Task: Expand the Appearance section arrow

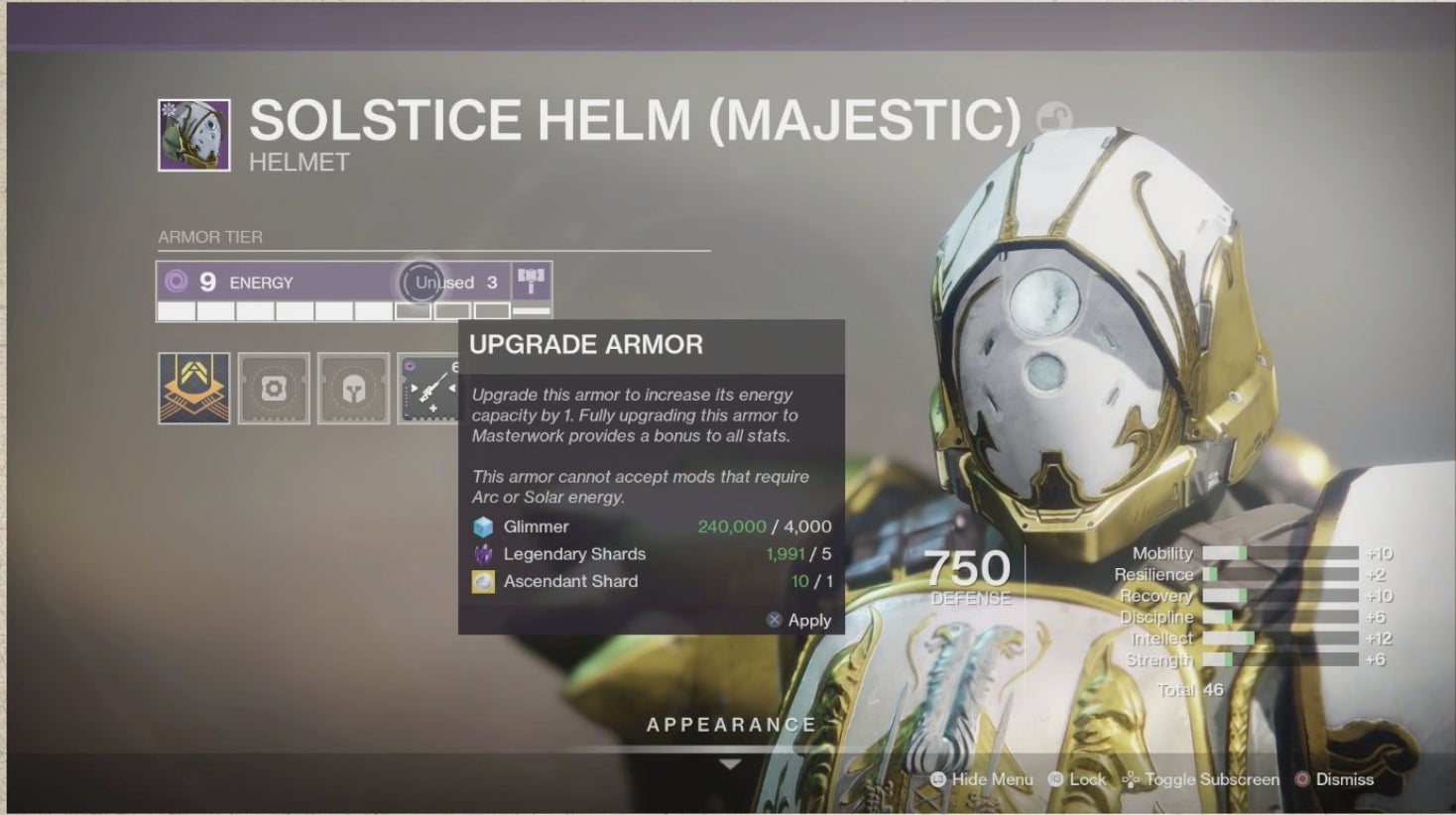Action: click(x=730, y=764)
